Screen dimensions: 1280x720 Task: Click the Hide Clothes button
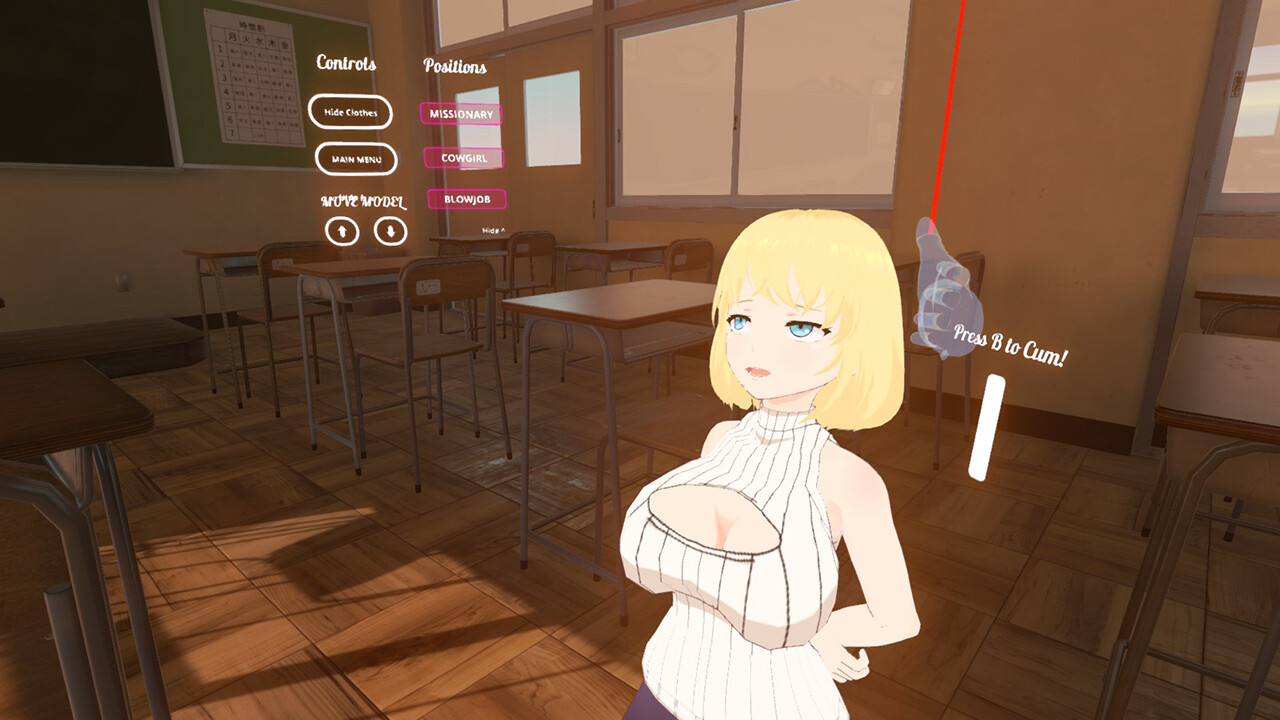point(350,112)
